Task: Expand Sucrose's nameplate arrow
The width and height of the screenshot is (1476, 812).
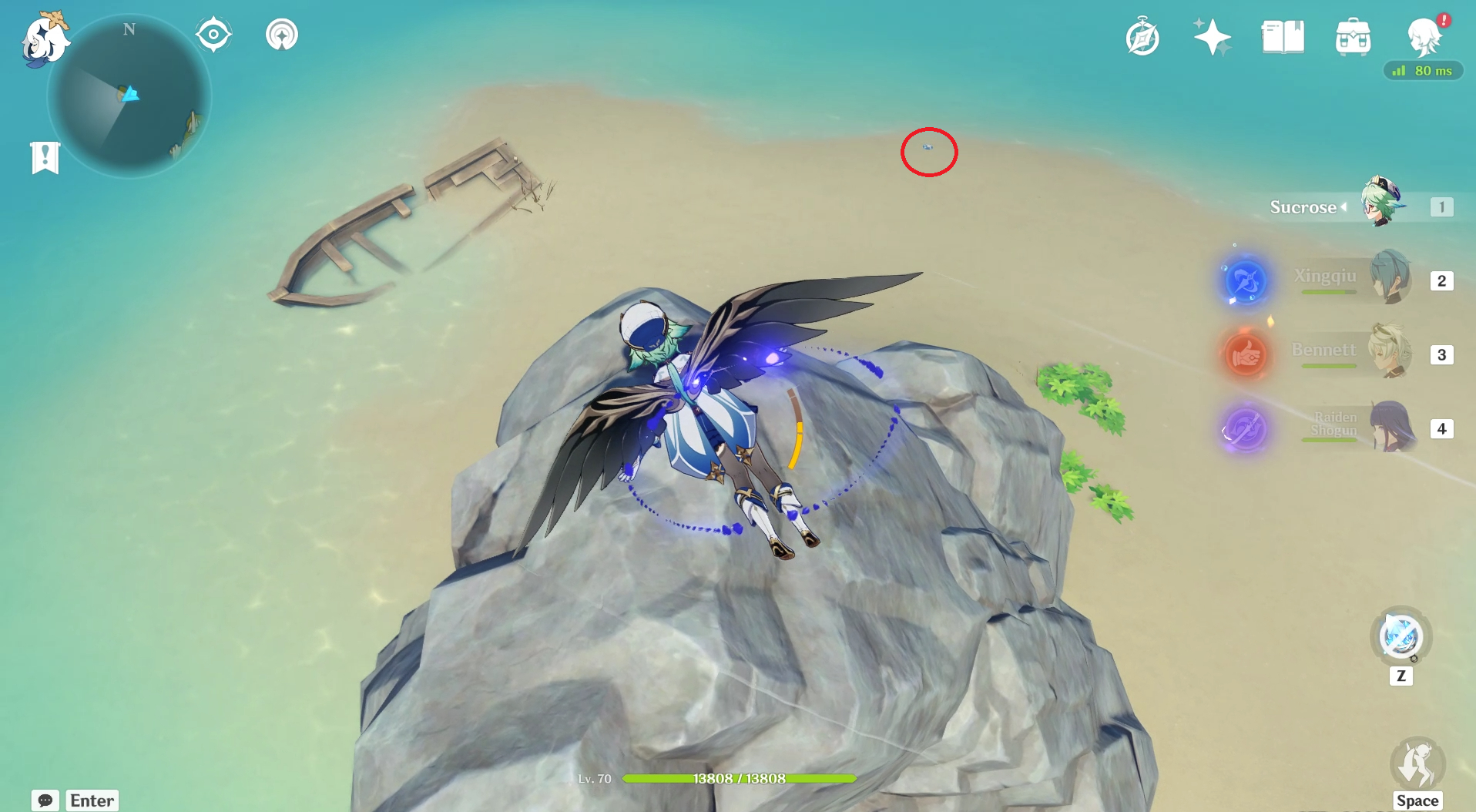Action: click(x=1345, y=206)
